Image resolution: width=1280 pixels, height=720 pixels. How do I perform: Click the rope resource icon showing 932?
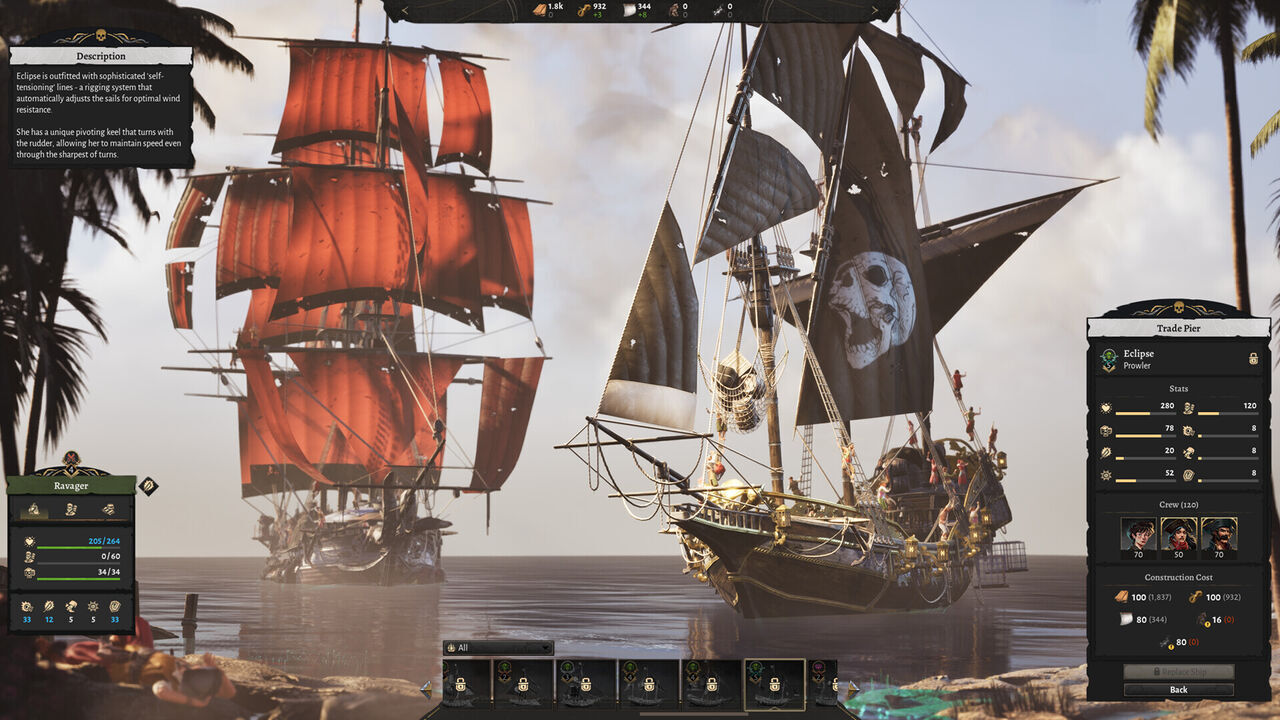[583, 9]
